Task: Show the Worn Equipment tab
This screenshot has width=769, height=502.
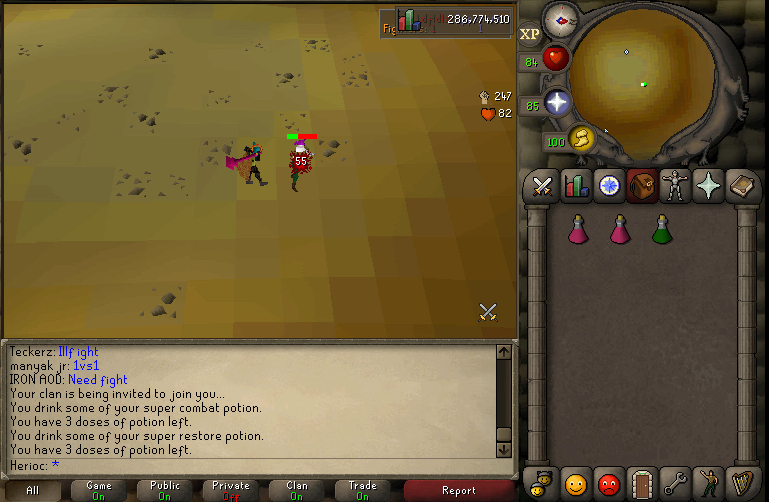Action: (x=676, y=186)
